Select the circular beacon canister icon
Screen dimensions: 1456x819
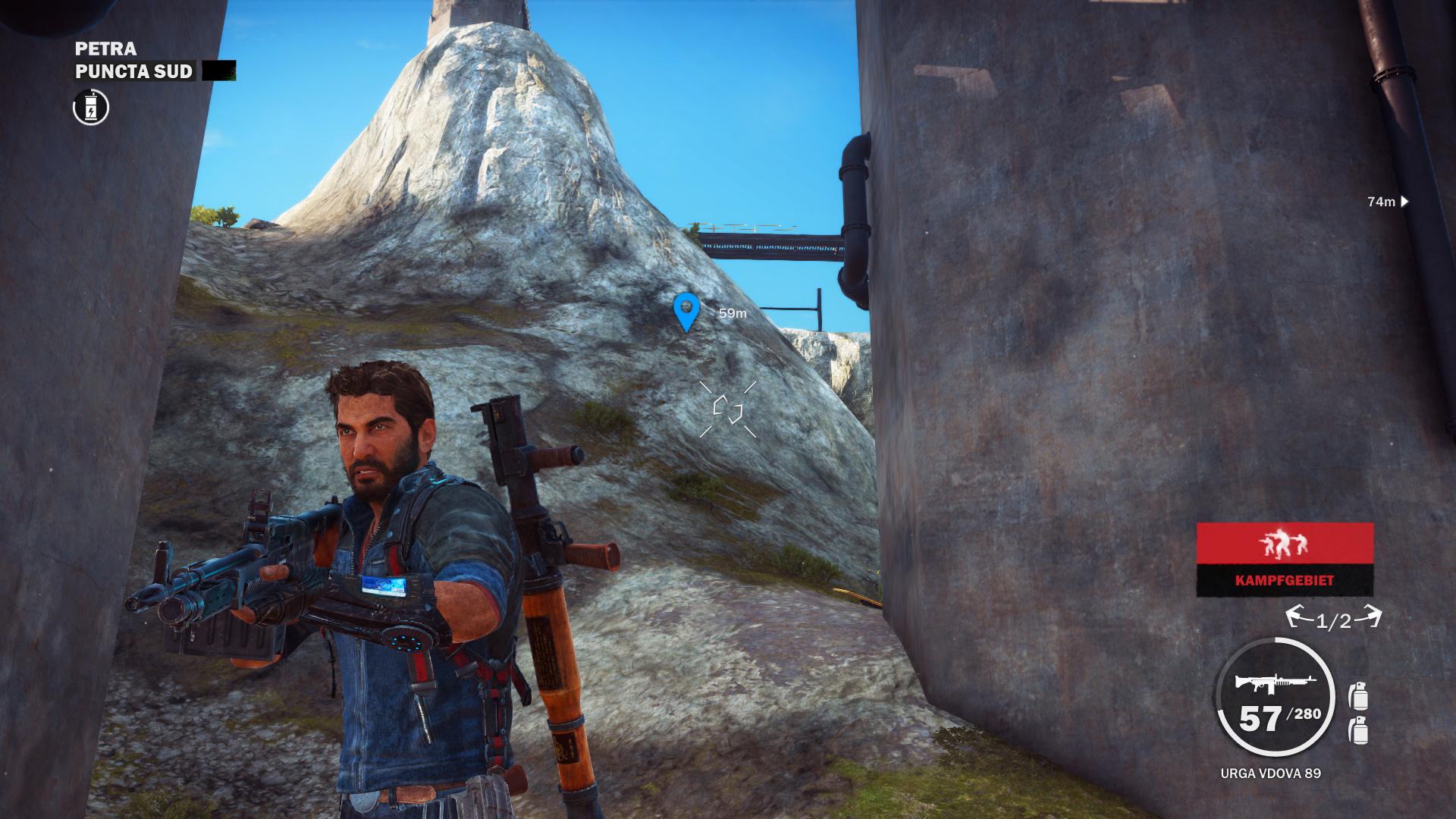click(x=91, y=108)
